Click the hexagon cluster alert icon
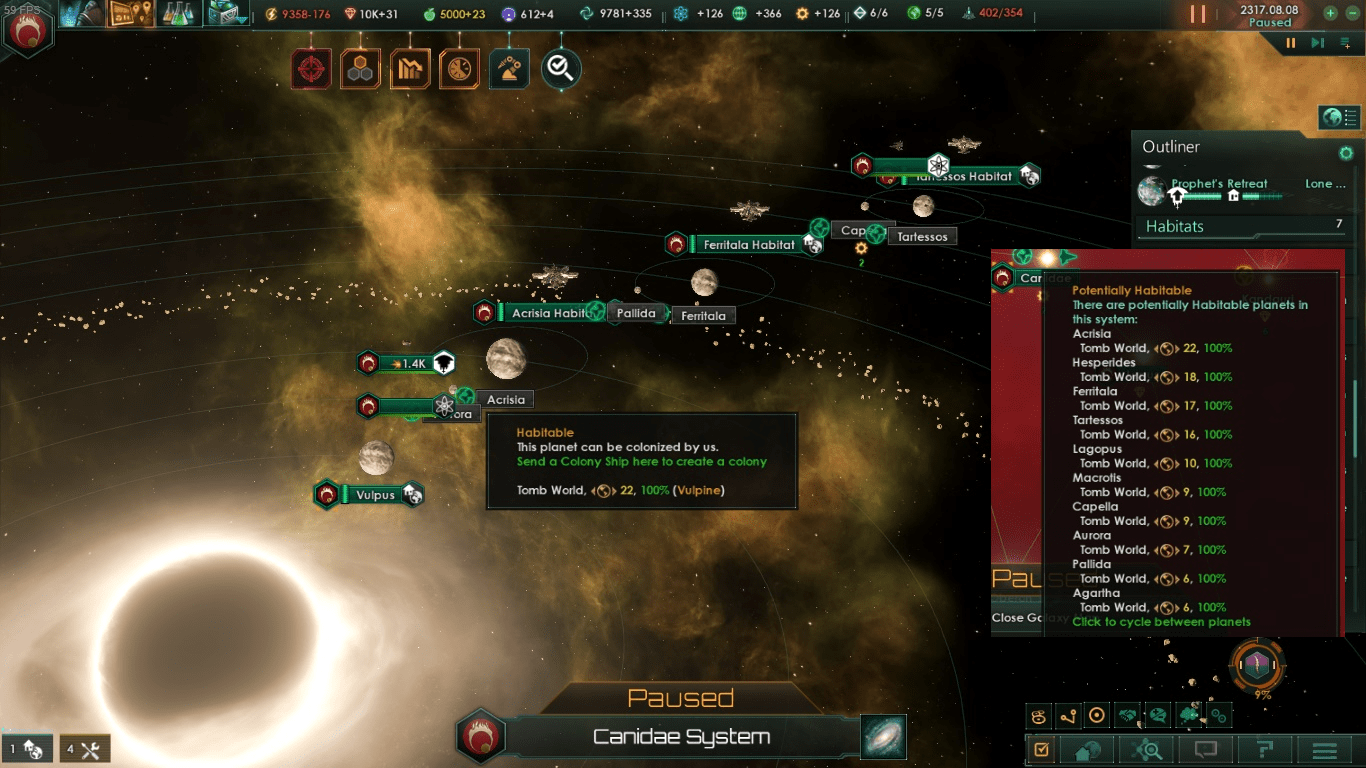The image size is (1366, 768). (360, 68)
